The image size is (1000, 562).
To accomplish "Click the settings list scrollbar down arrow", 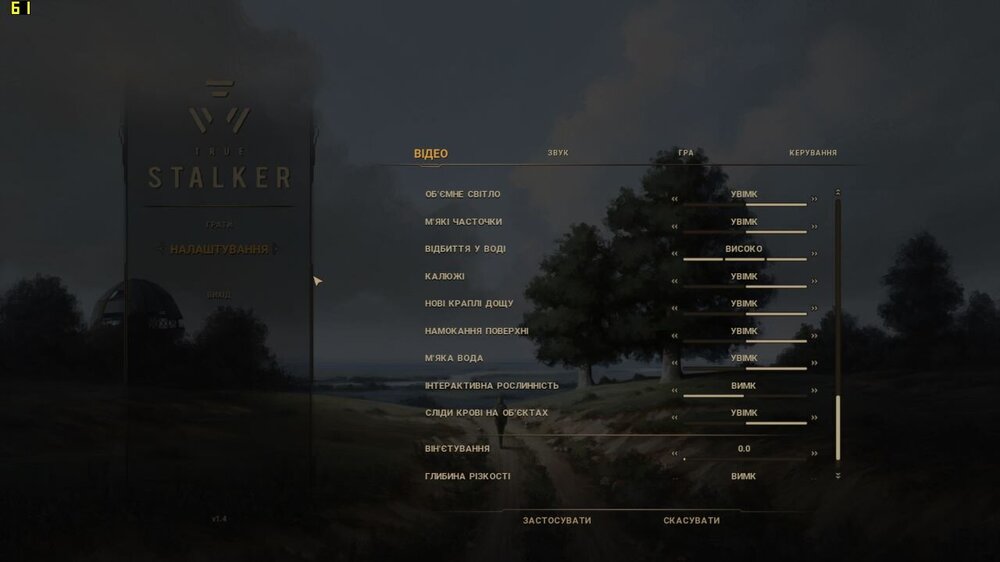I will (838, 475).
